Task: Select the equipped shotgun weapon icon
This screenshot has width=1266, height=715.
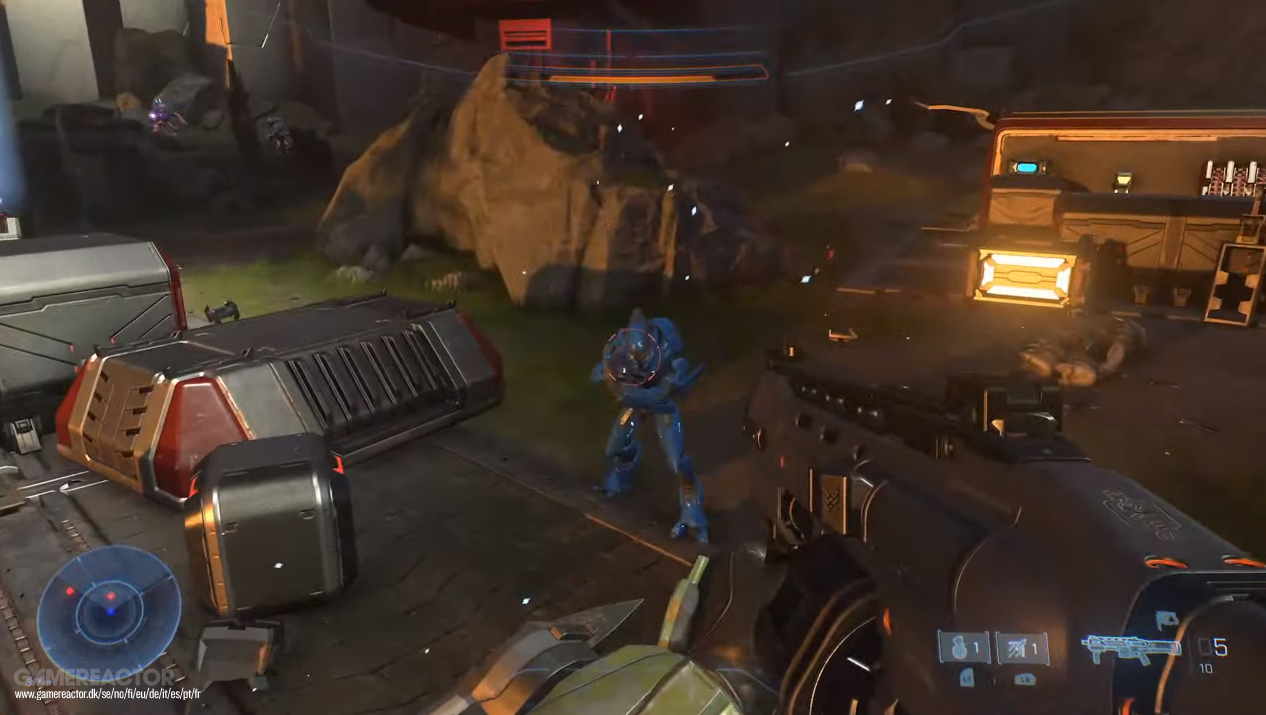Action: point(1130,648)
